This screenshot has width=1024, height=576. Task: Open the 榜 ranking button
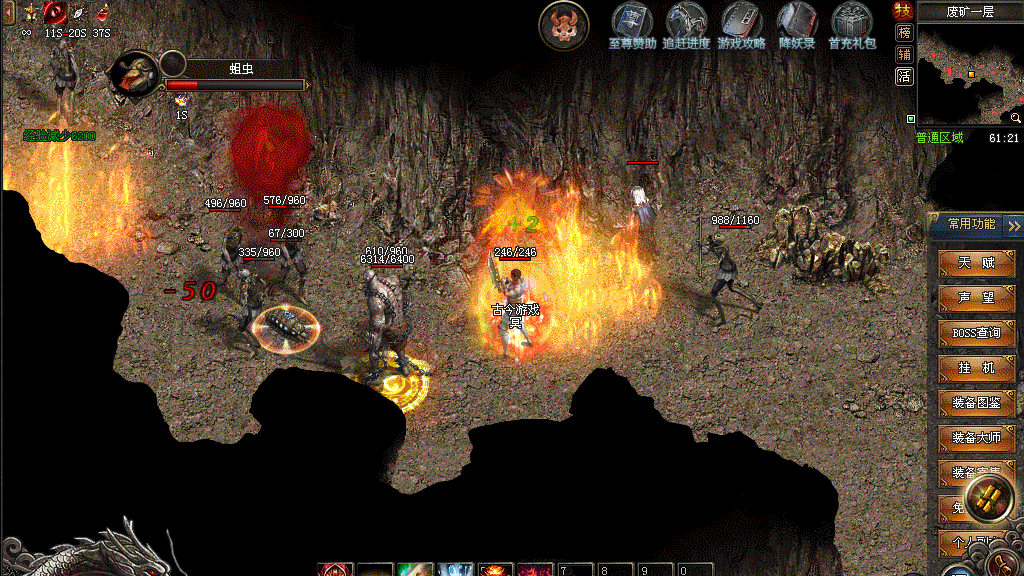904,33
